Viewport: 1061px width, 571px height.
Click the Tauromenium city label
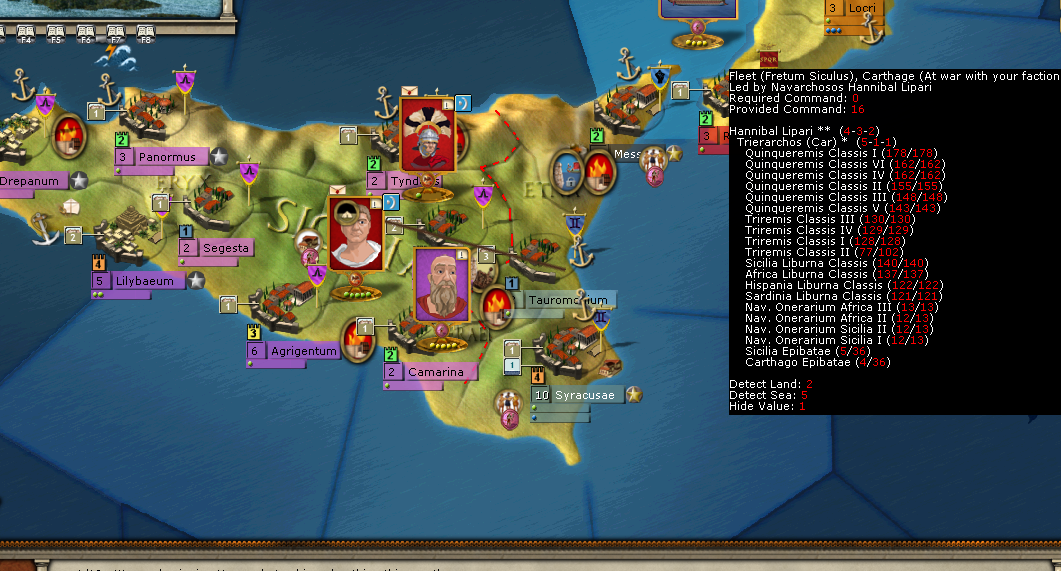pos(567,300)
